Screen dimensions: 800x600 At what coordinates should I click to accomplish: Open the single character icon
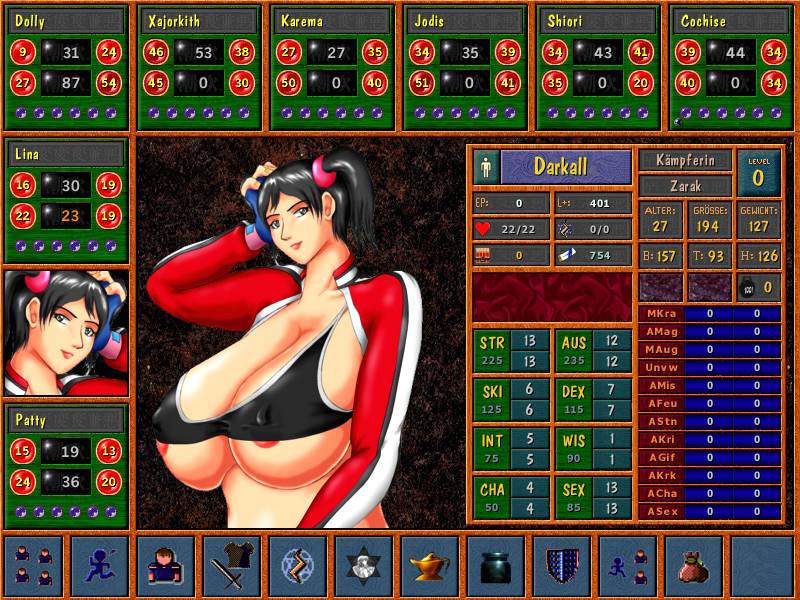coord(166,566)
